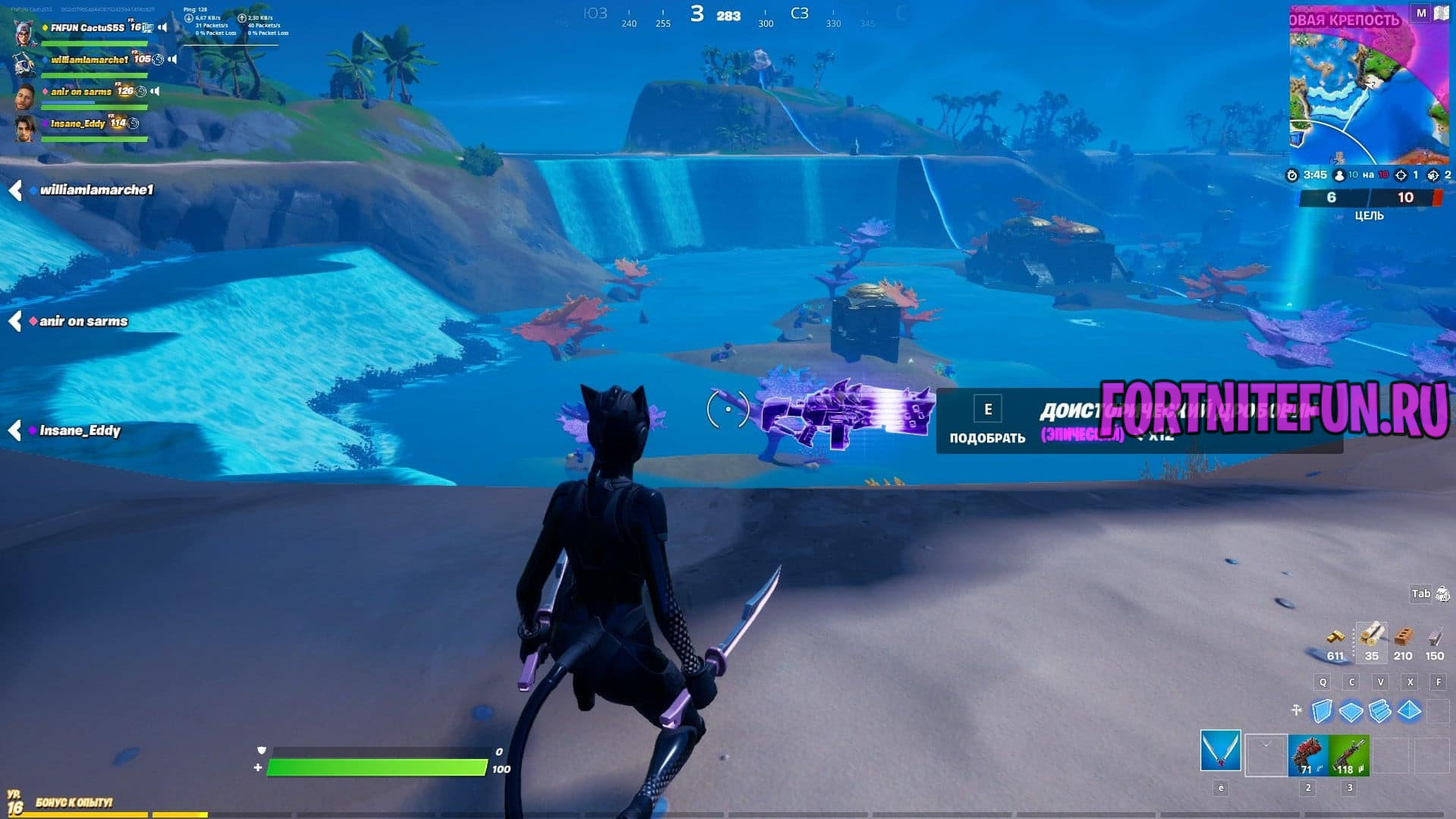Choose the stairs building piece

click(x=1380, y=711)
